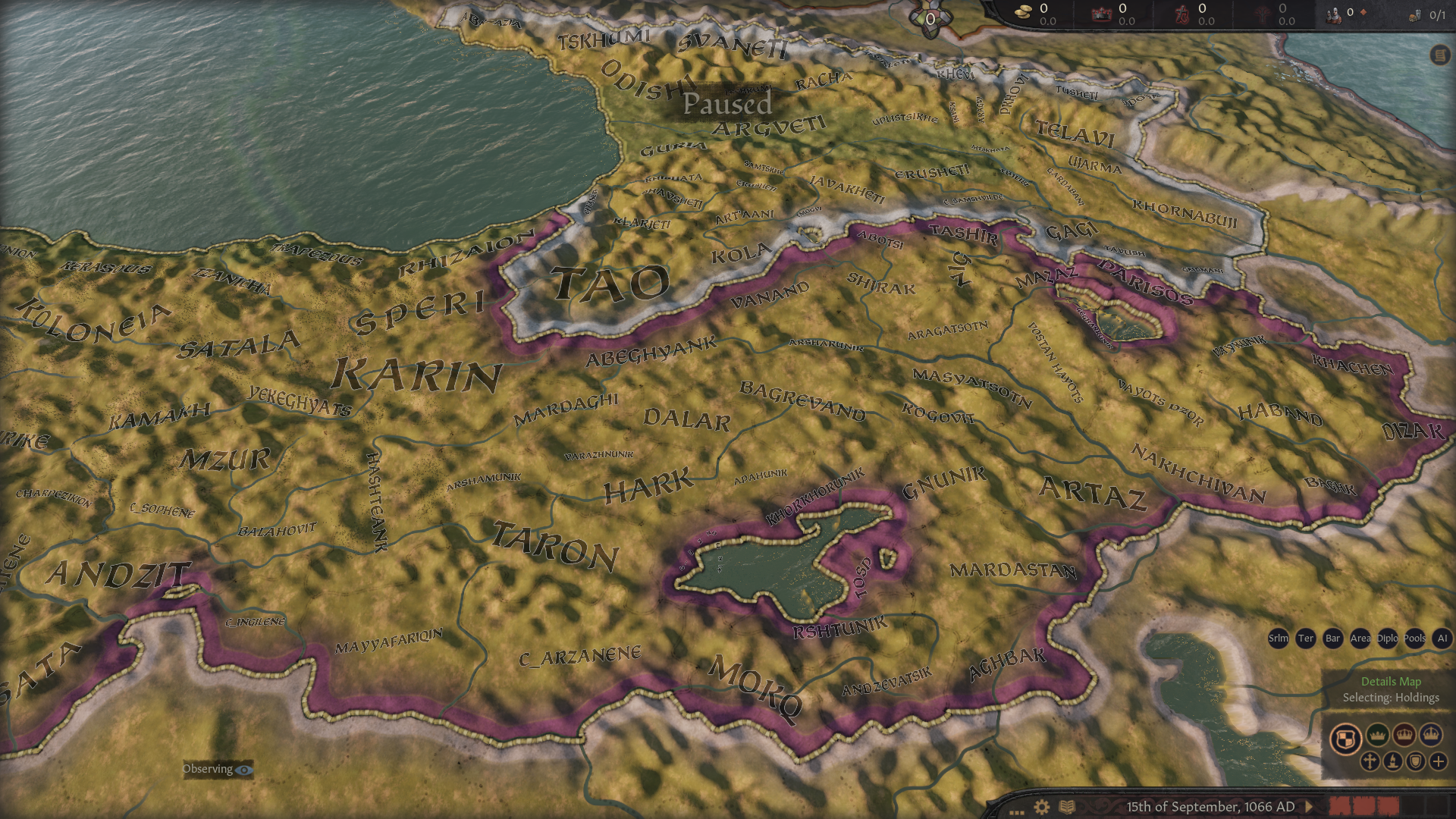The height and width of the screenshot is (819, 1456).
Task: Click the dynasty renown tree icon
Action: (1261, 14)
